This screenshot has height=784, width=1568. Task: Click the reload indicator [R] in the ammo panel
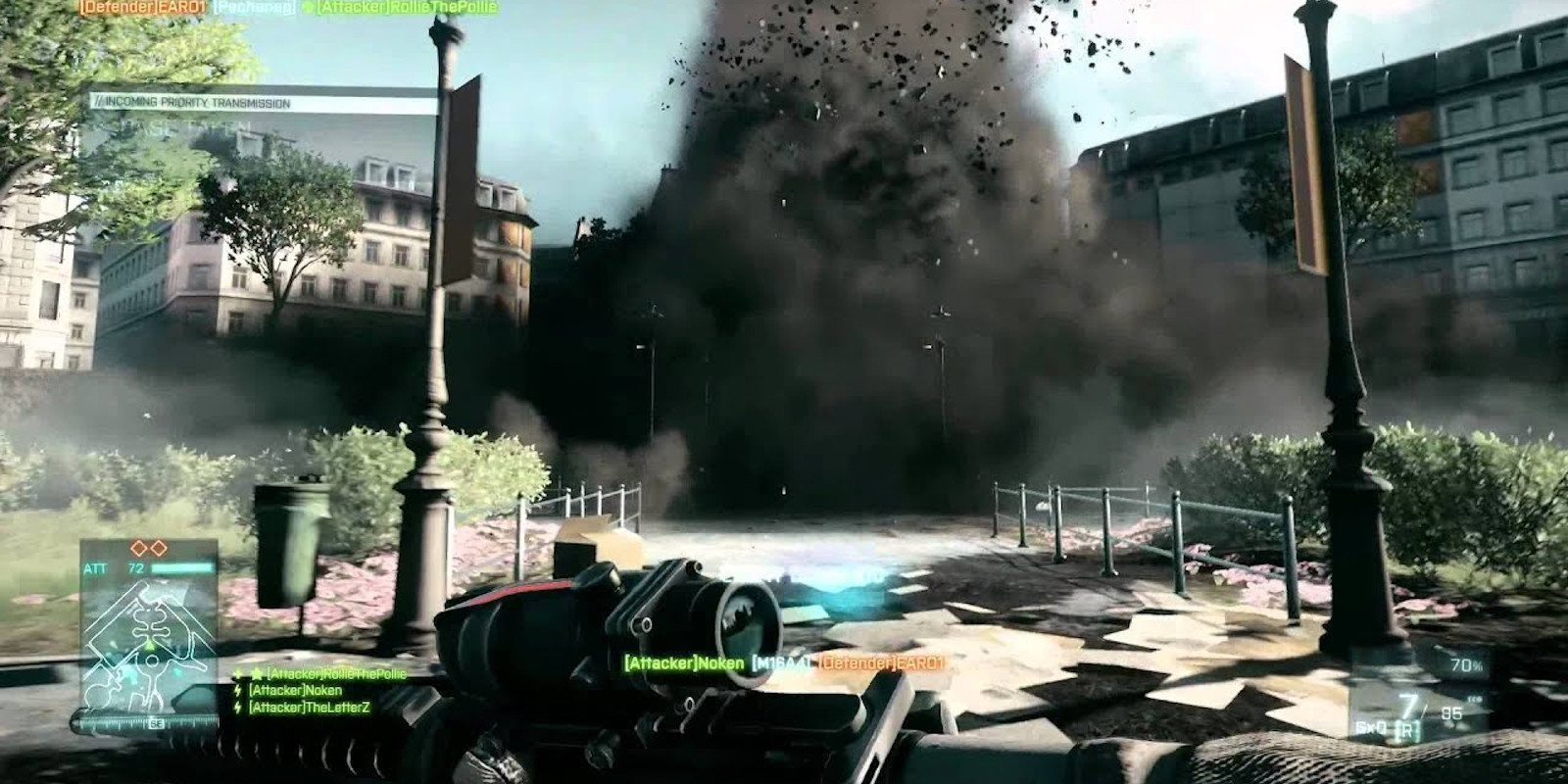pyautogui.click(x=1407, y=729)
